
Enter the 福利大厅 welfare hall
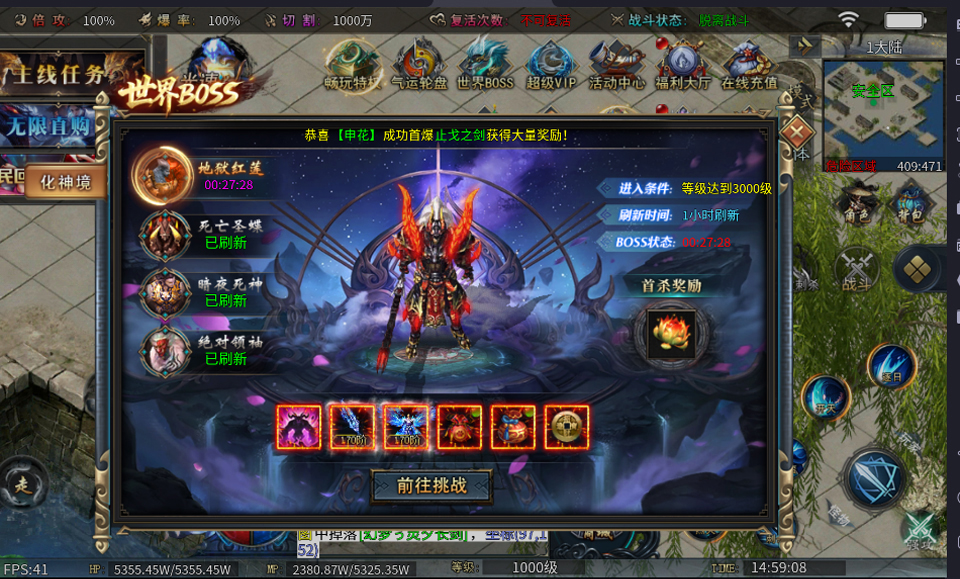(682, 65)
